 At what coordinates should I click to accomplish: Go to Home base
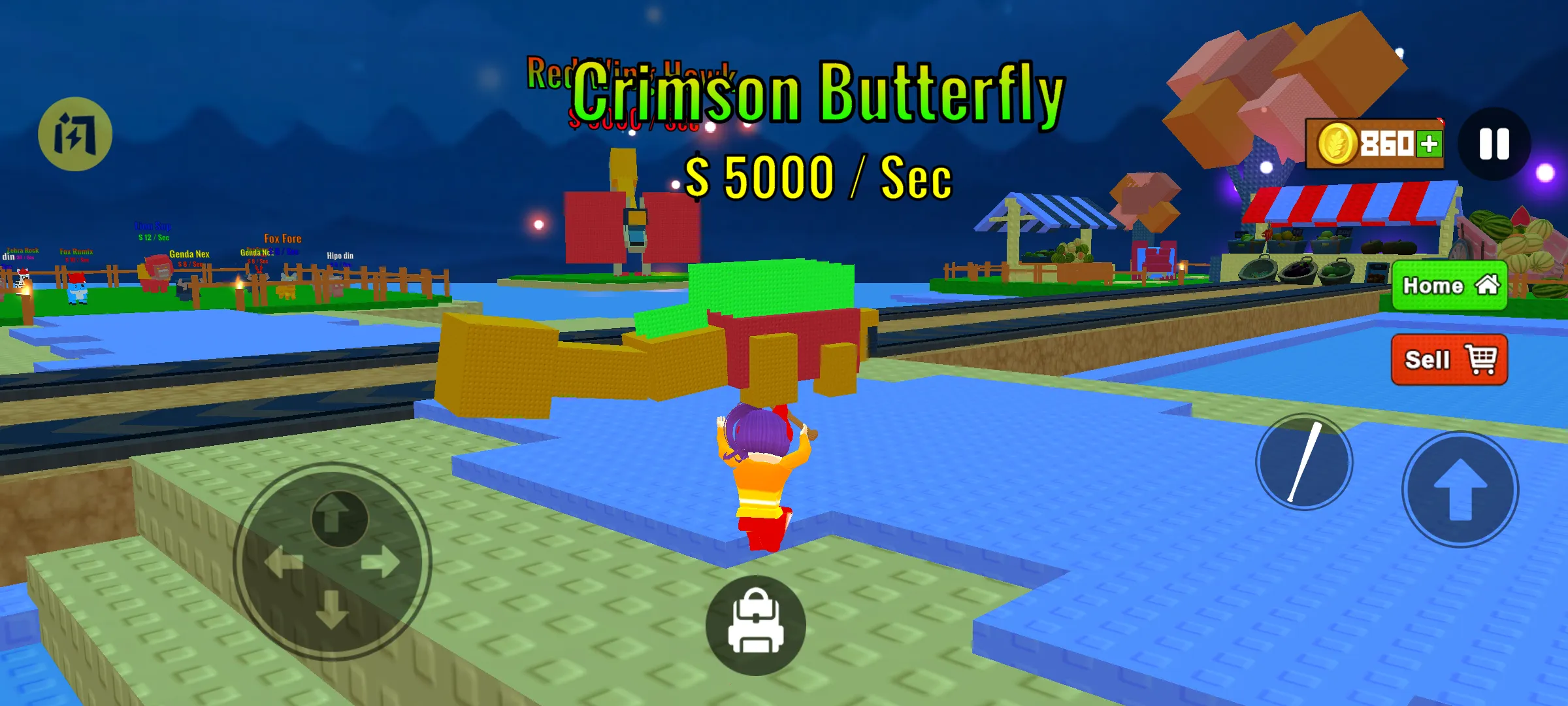1449,286
